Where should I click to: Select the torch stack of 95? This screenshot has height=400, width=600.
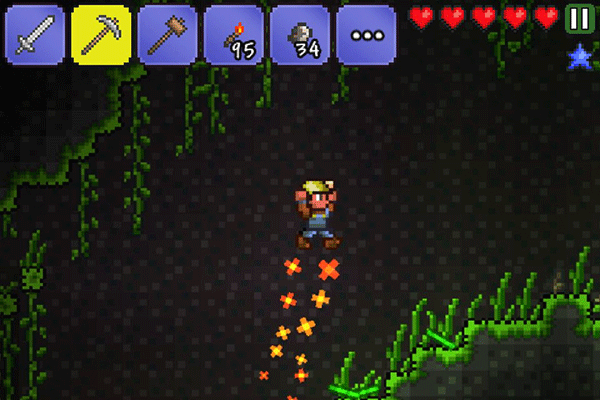click(x=233, y=34)
